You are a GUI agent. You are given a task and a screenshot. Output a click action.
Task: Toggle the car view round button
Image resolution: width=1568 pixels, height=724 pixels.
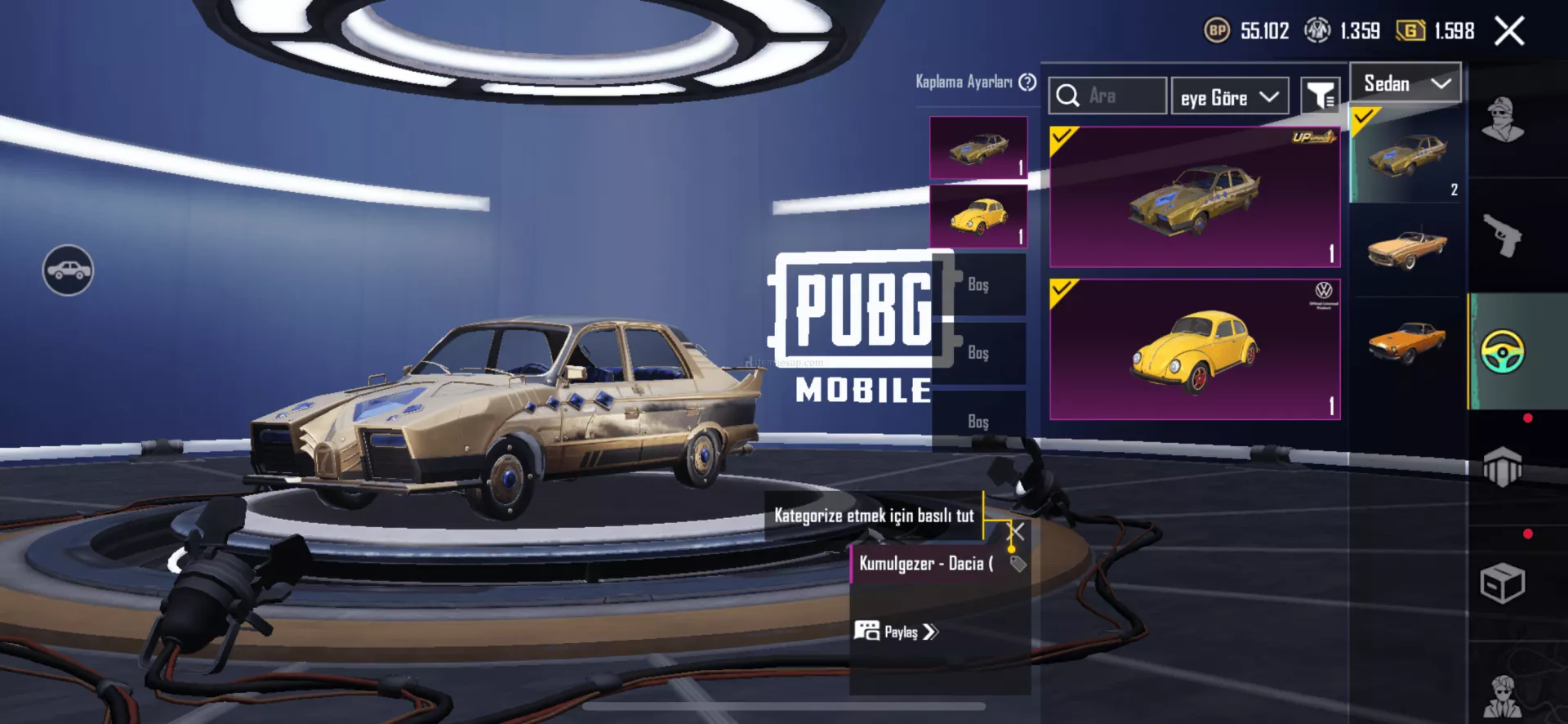click(68, 270)
